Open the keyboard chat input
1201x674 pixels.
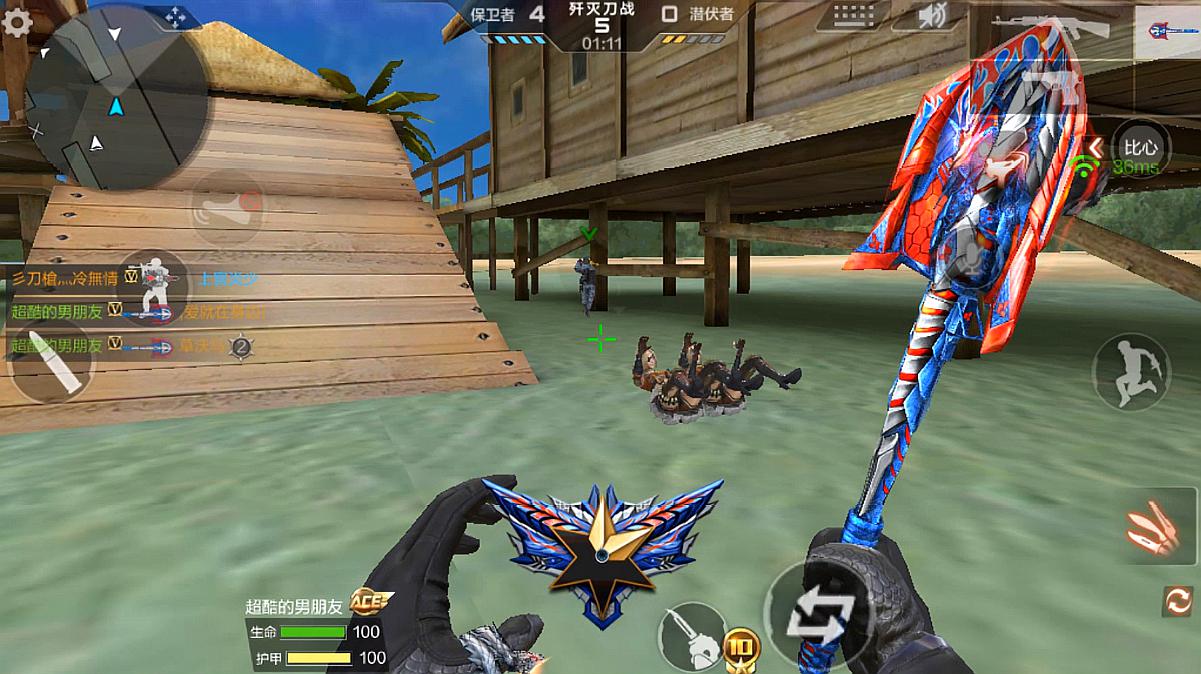pyautogui.click(x=850, y=16)
